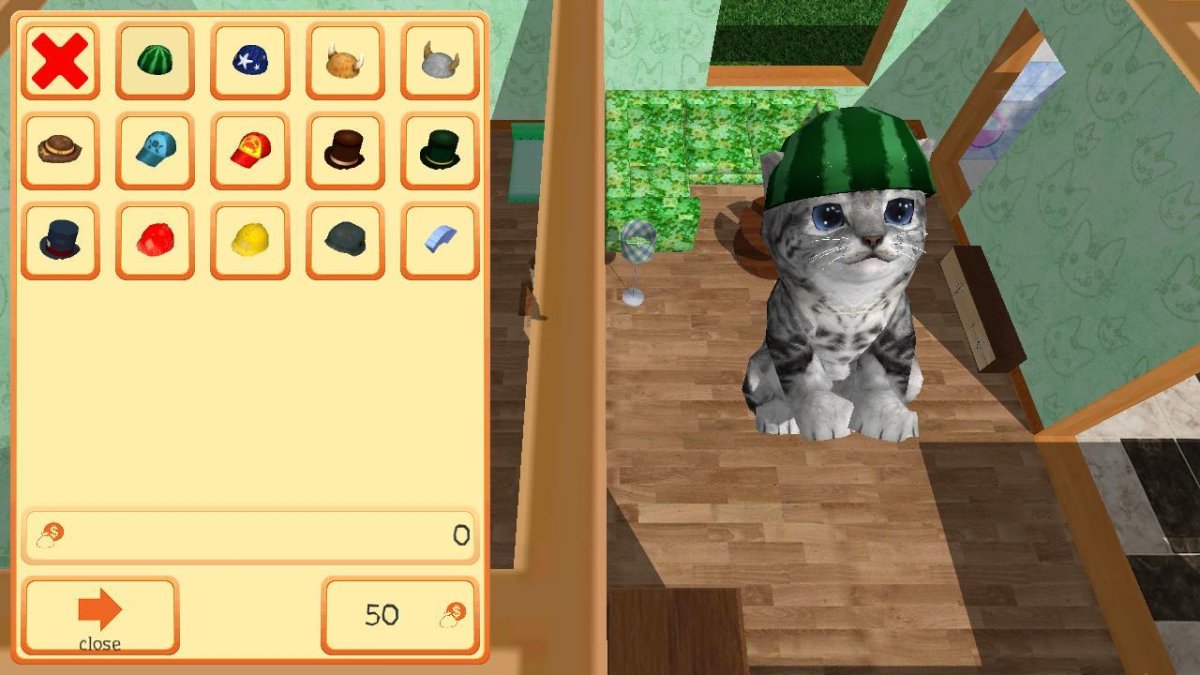1200x675 pixels.
Task: Select the dark grey army helmet
Action: click(345, 241)
